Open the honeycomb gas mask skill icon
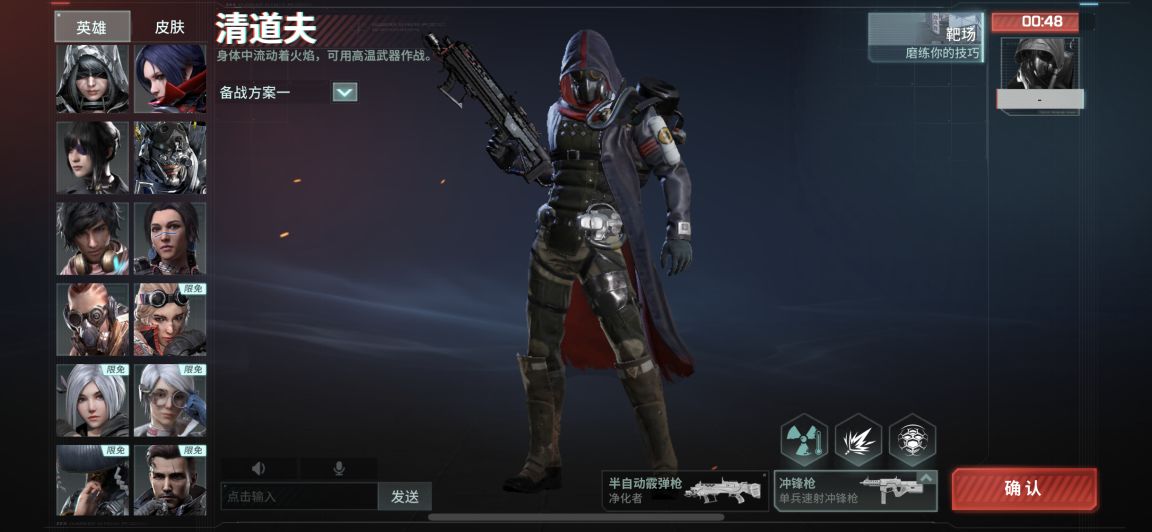The image size is (1152, 532). (912, 440)
